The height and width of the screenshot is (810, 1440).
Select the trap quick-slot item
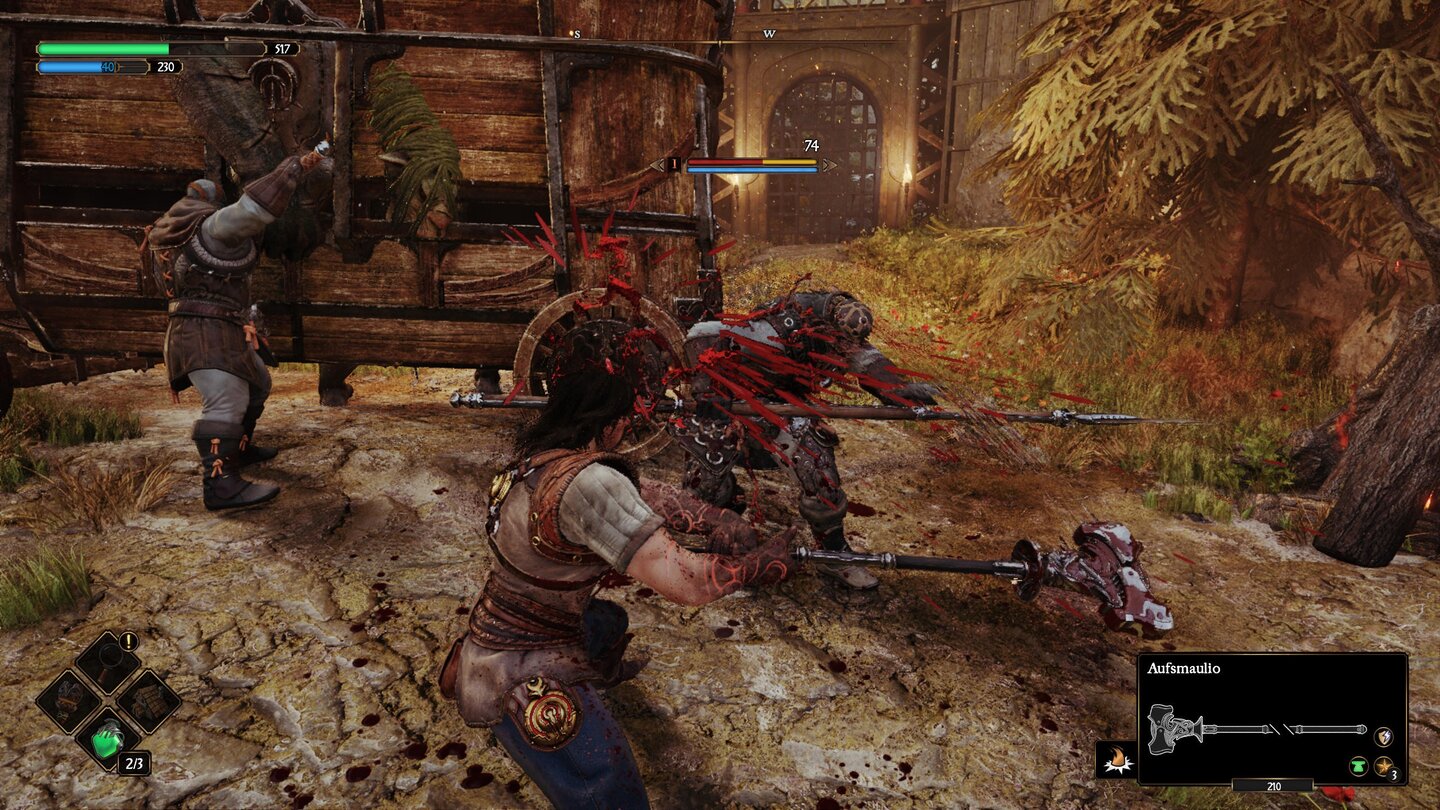point(148,703)
